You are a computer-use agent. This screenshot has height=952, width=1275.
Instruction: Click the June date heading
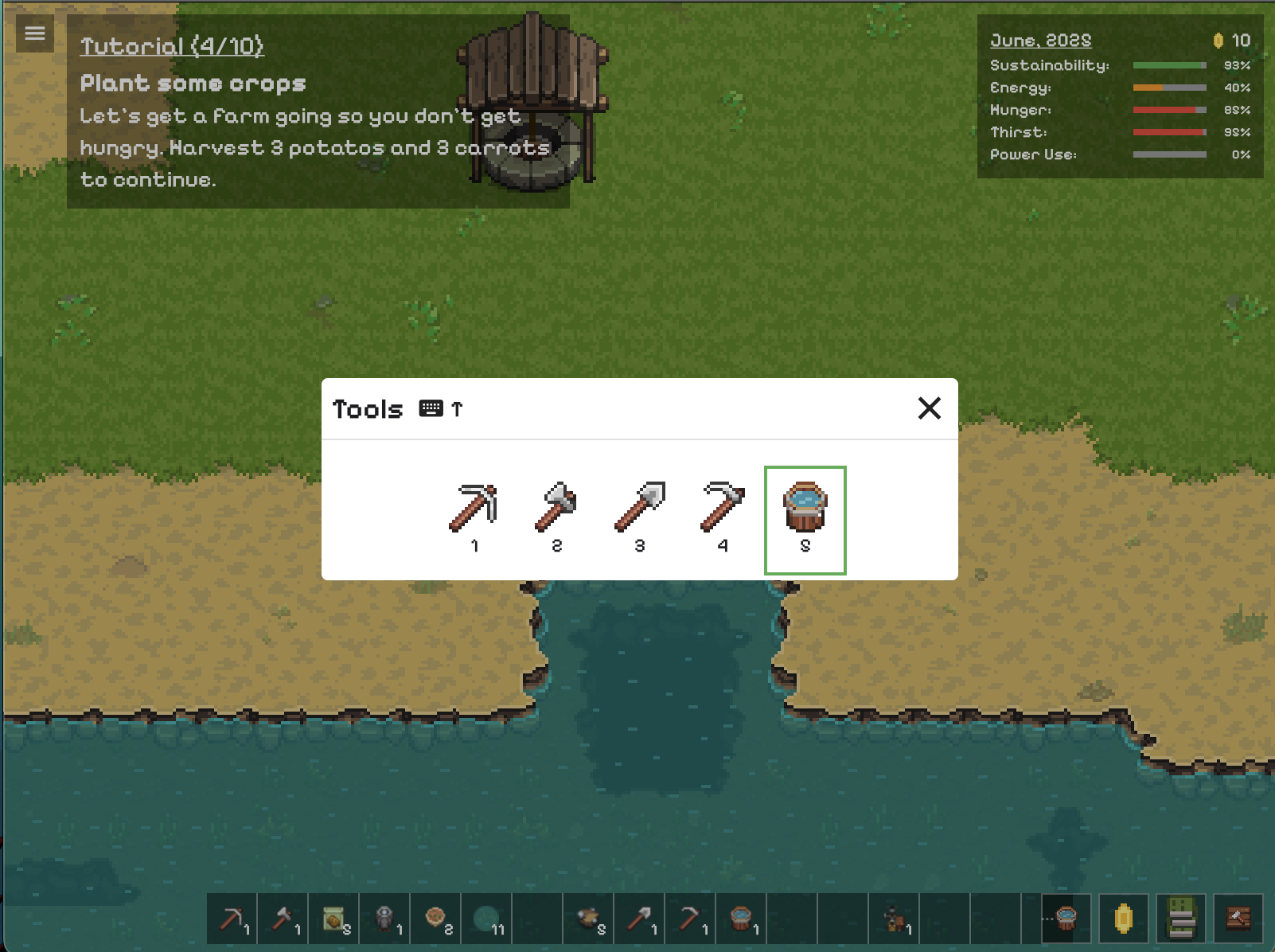[x=1040, y=41]
